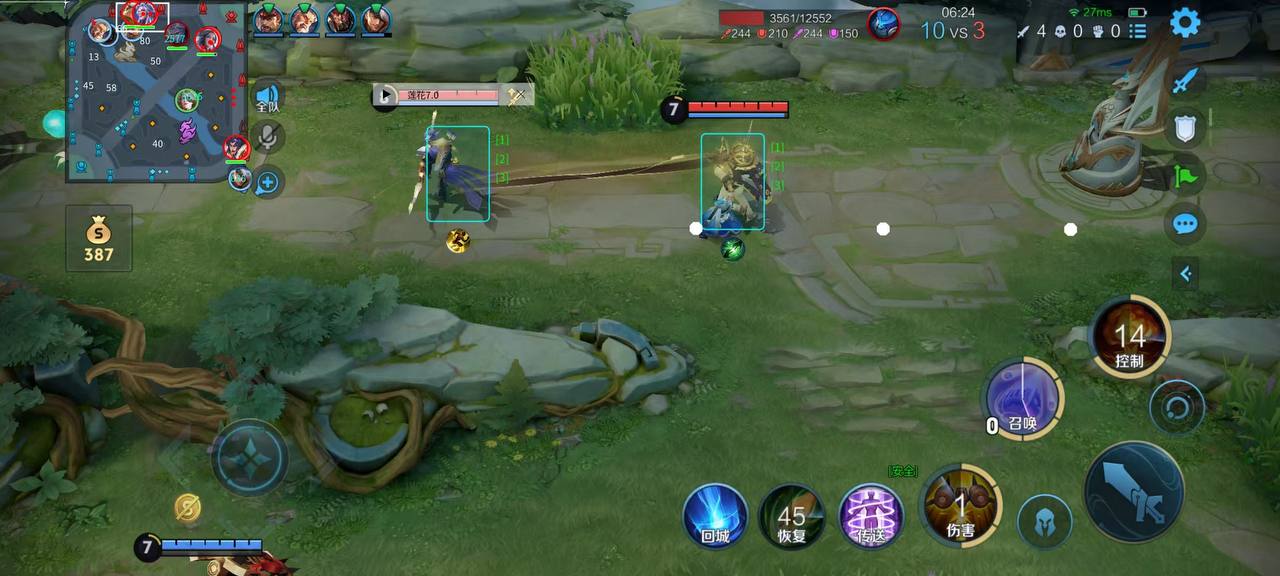Image resolution: width=1280 pixels, height=576 pixels.
Task: Open the quick chat speech bubble
Action: pos(1185,224)
